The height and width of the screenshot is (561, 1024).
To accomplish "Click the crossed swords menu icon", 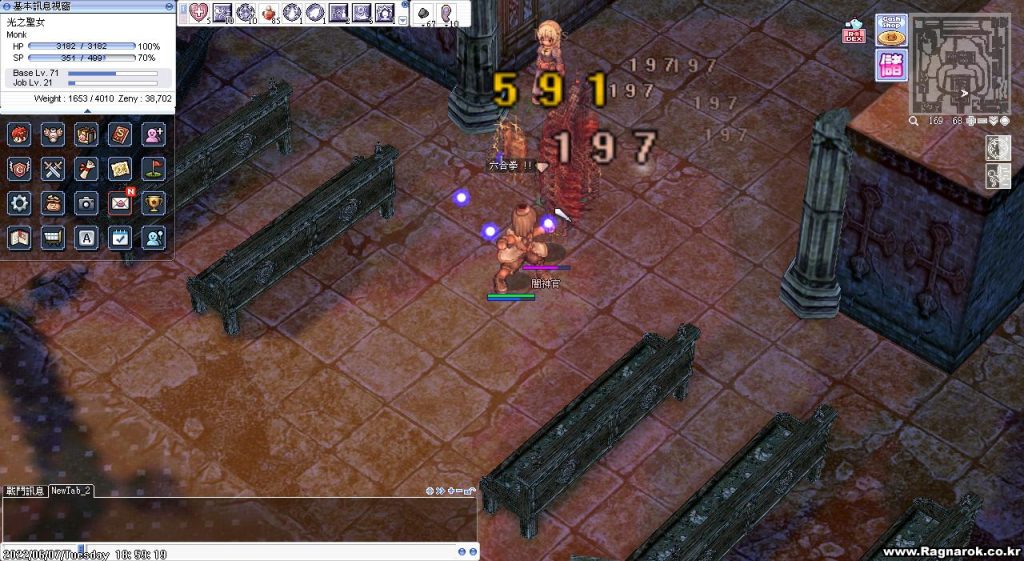I will (x=53, y=168).
